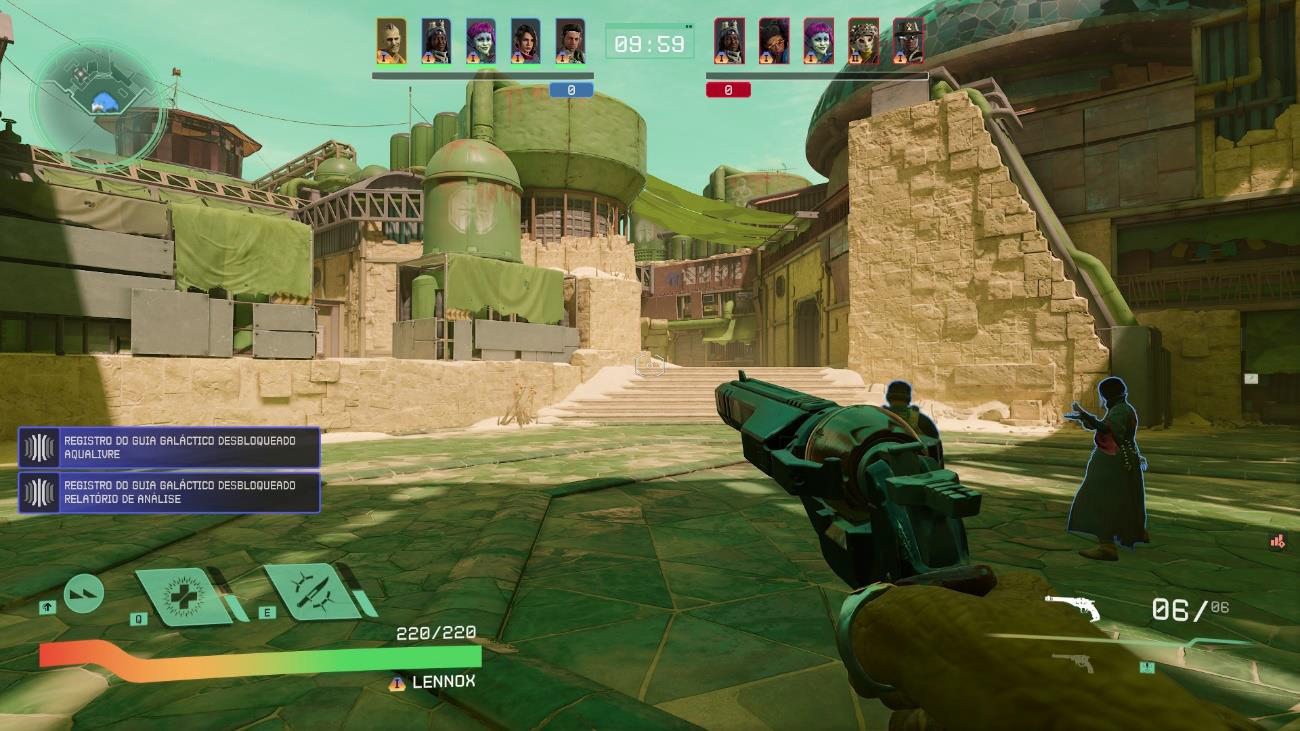Open the Relatório de Análise notification
Image resolution: width=1300 pixels, height=731 pixels.
pos(169,493)
